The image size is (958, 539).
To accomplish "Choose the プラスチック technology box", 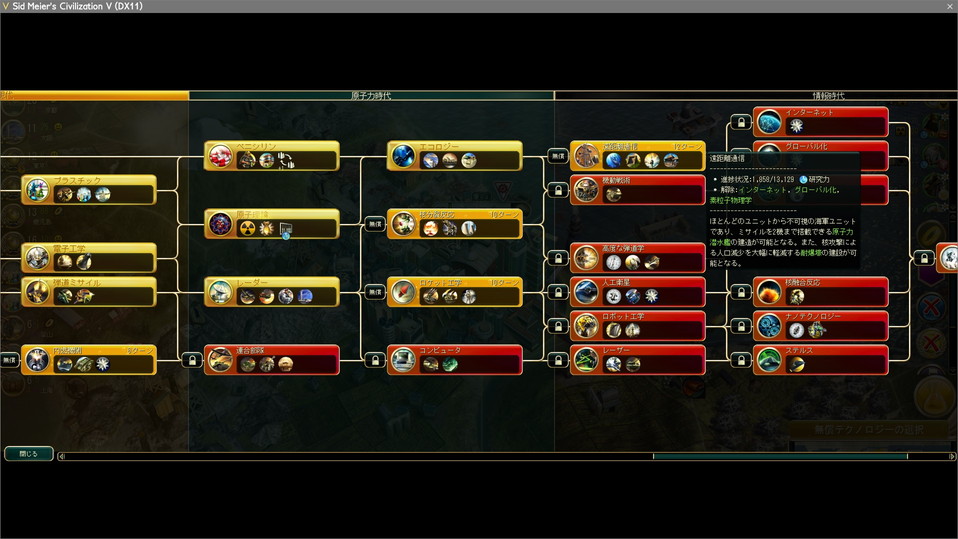I will coord(89,189).
